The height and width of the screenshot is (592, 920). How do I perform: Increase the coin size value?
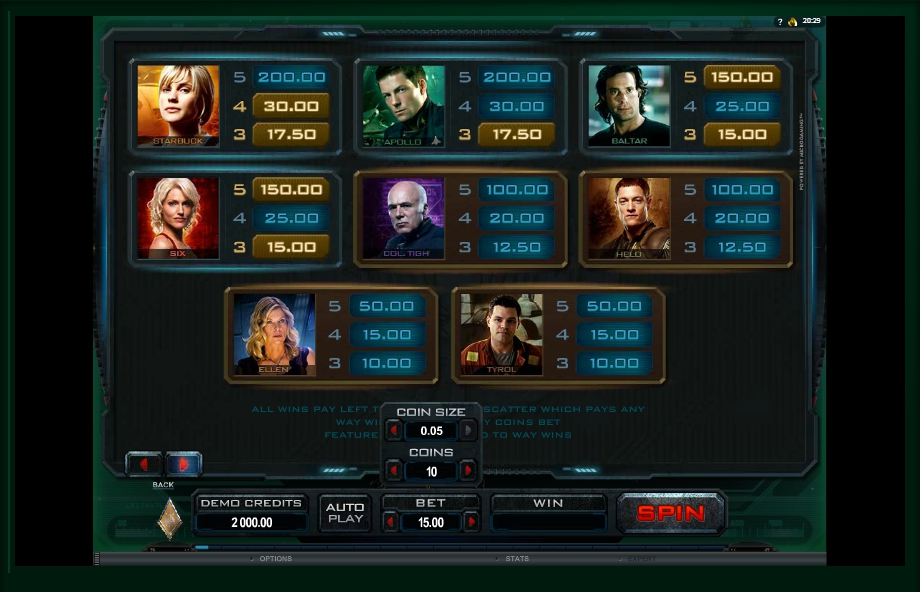coord(468,431)
